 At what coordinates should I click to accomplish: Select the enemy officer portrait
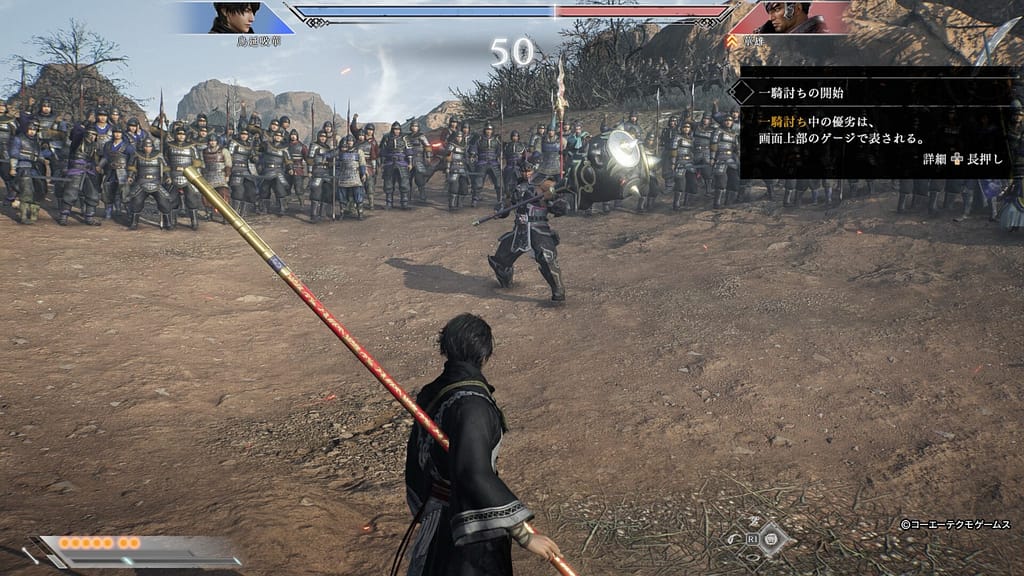[x=787, y=17]
